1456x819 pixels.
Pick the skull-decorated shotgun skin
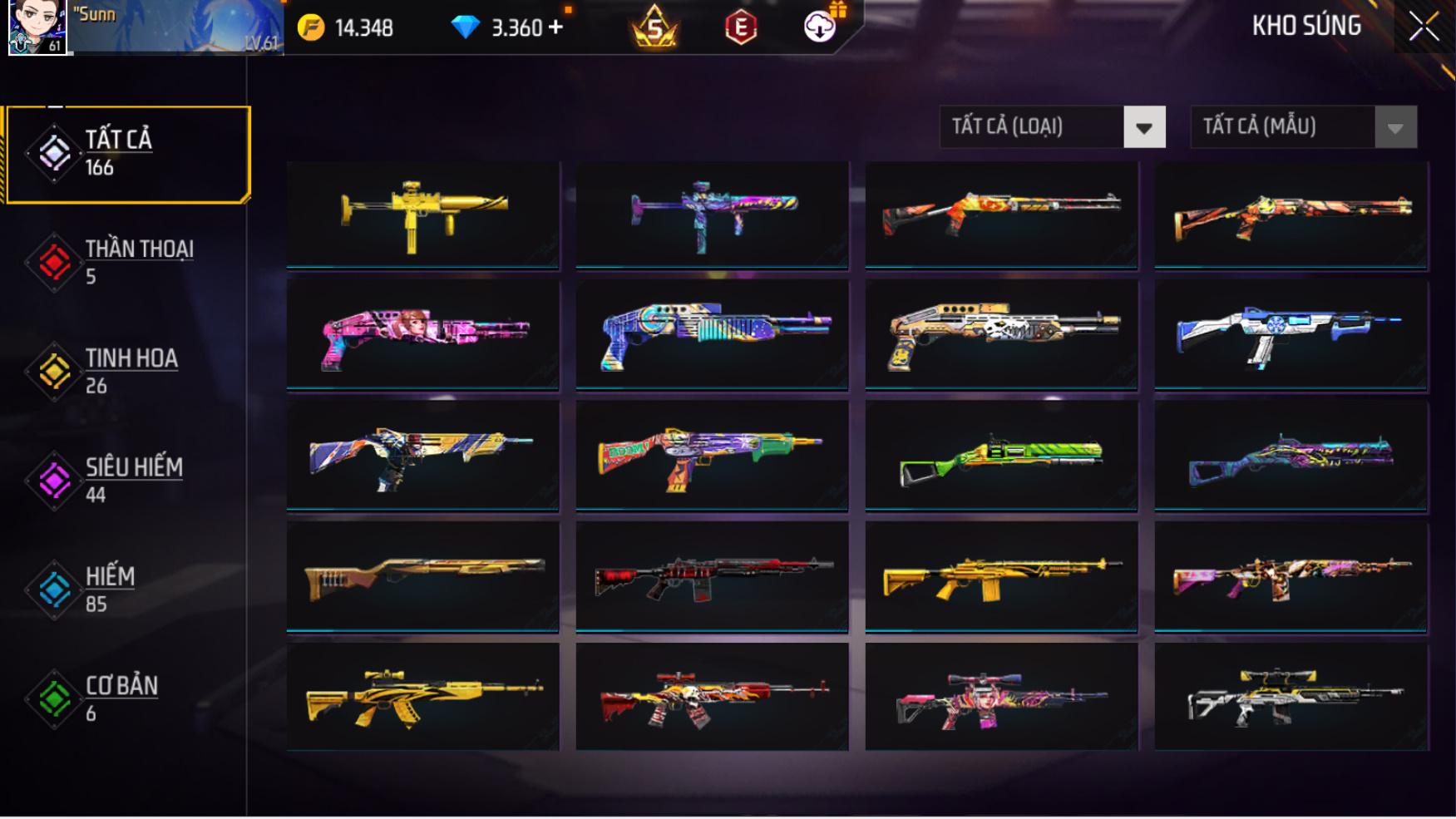point(1002,335)
